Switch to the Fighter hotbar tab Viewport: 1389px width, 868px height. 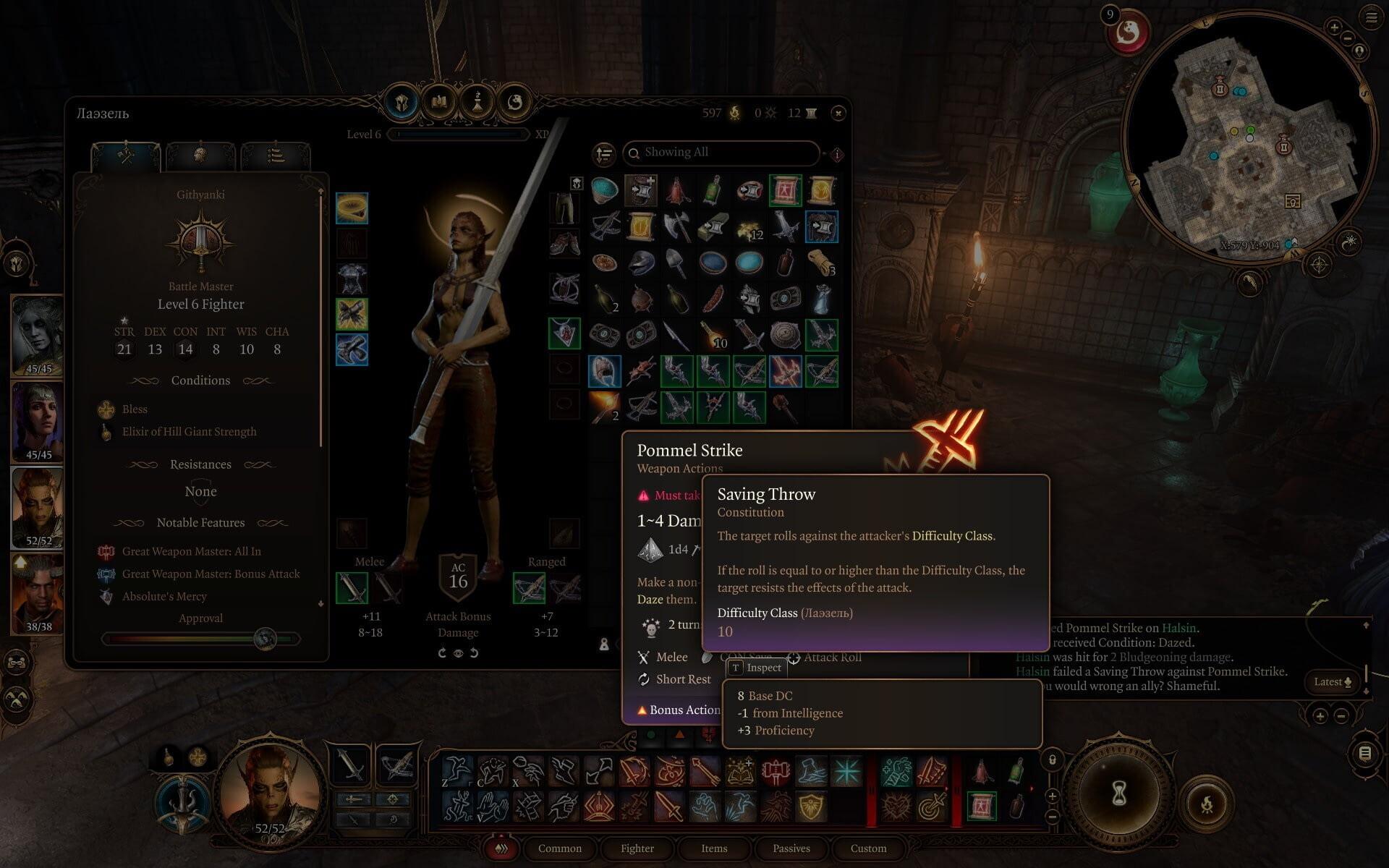coord(637,848)
